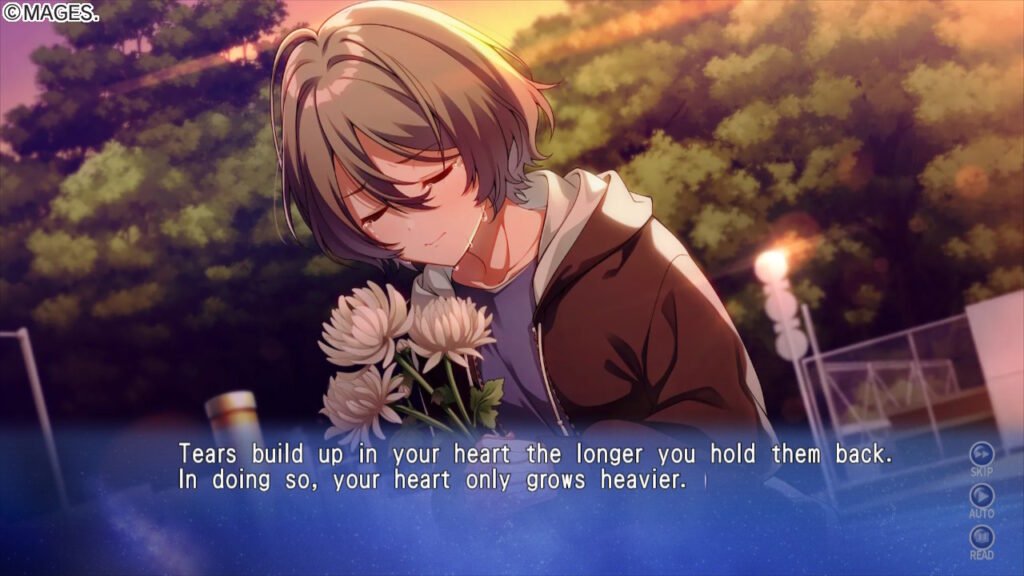1024x576 pixels.
Task: Turn on AUTO text advance
Action: [x=982, y=495]
